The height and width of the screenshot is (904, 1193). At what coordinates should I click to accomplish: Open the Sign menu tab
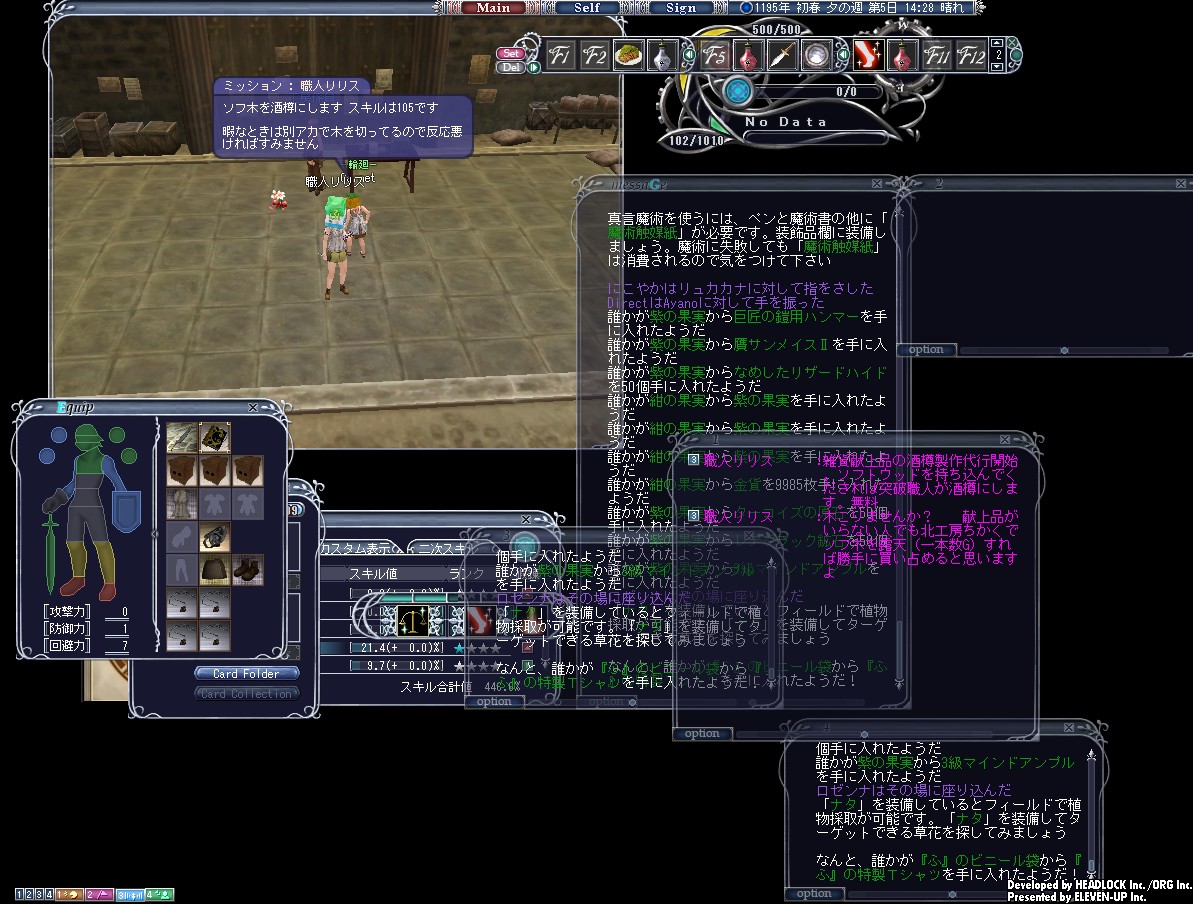[x=680, y=8]
